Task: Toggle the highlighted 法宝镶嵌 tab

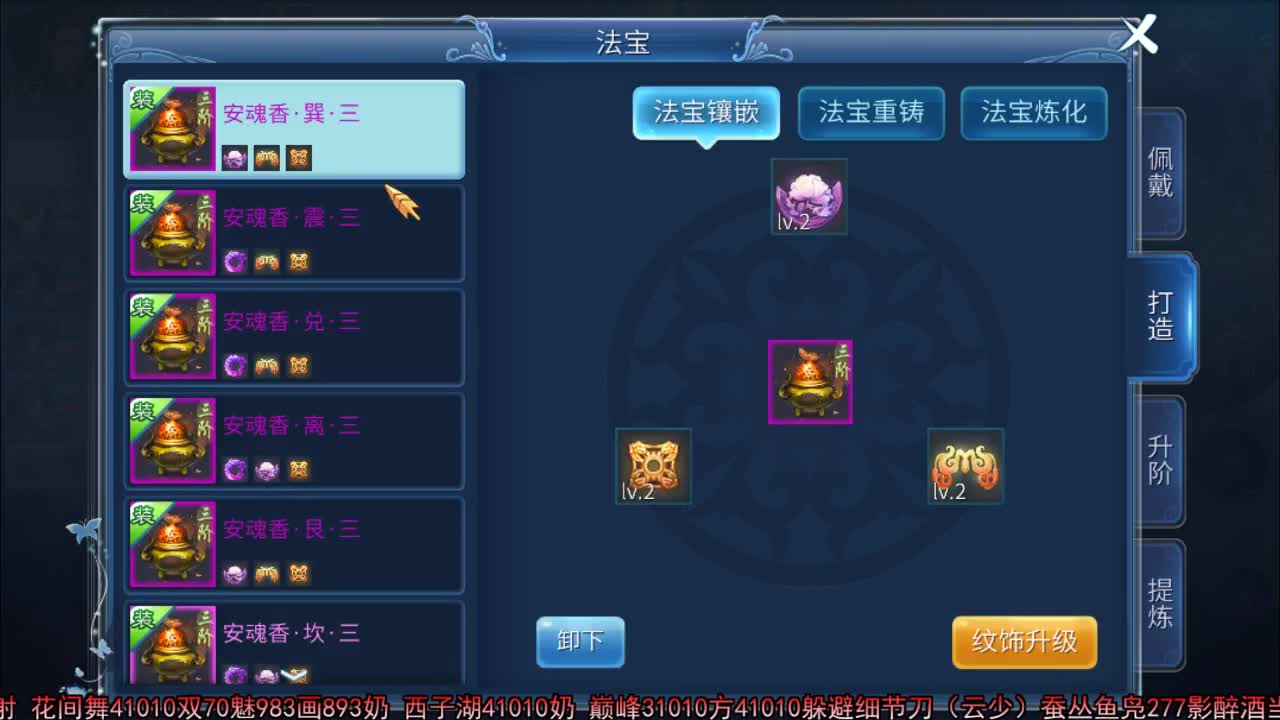Action: [x=706, y=113]
